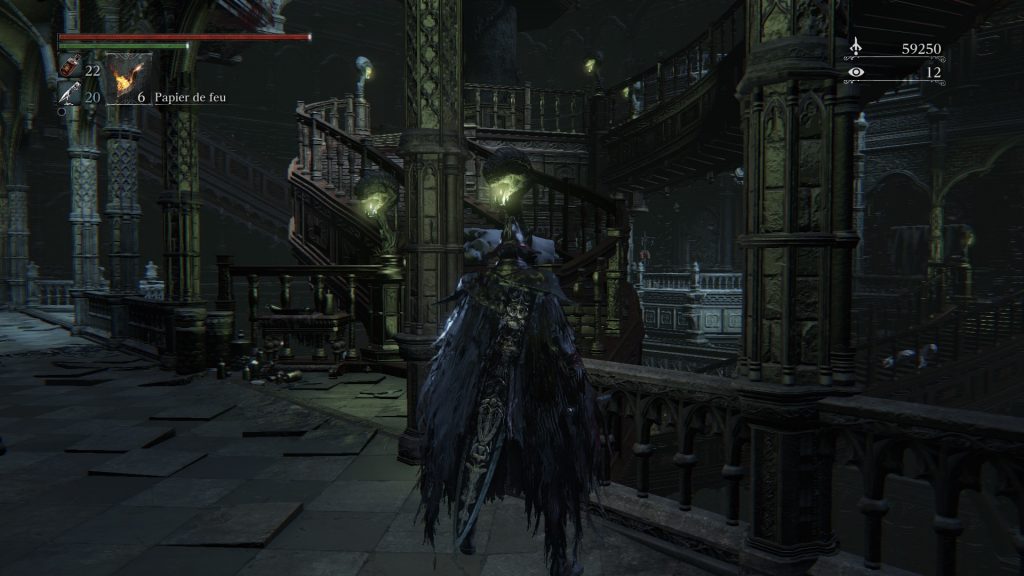Use the blood vial icon
This screenshot has width=1024, height=576.
[69, 69]
